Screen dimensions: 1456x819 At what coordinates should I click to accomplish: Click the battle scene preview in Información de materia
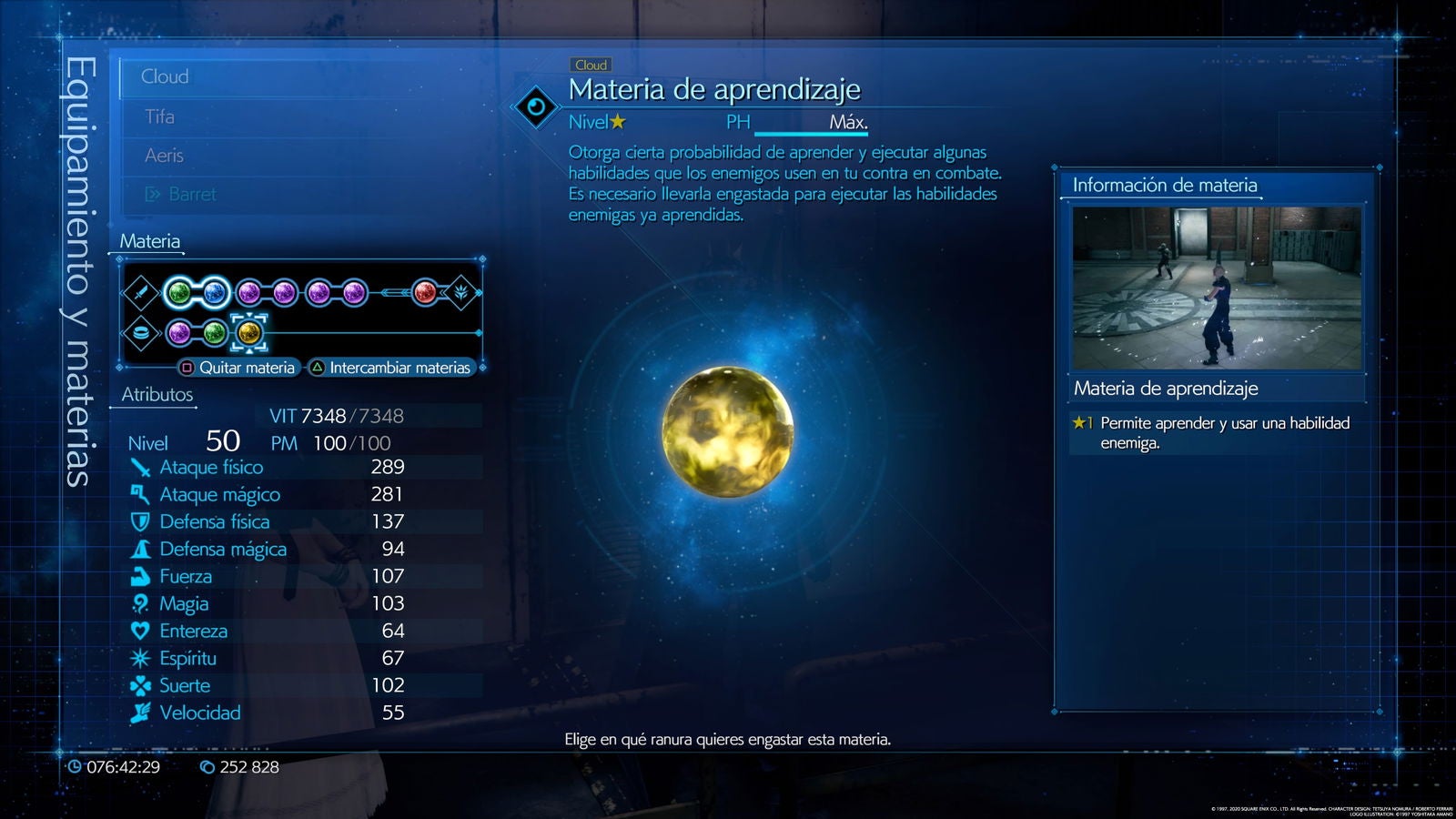(x=1216, y=288)
